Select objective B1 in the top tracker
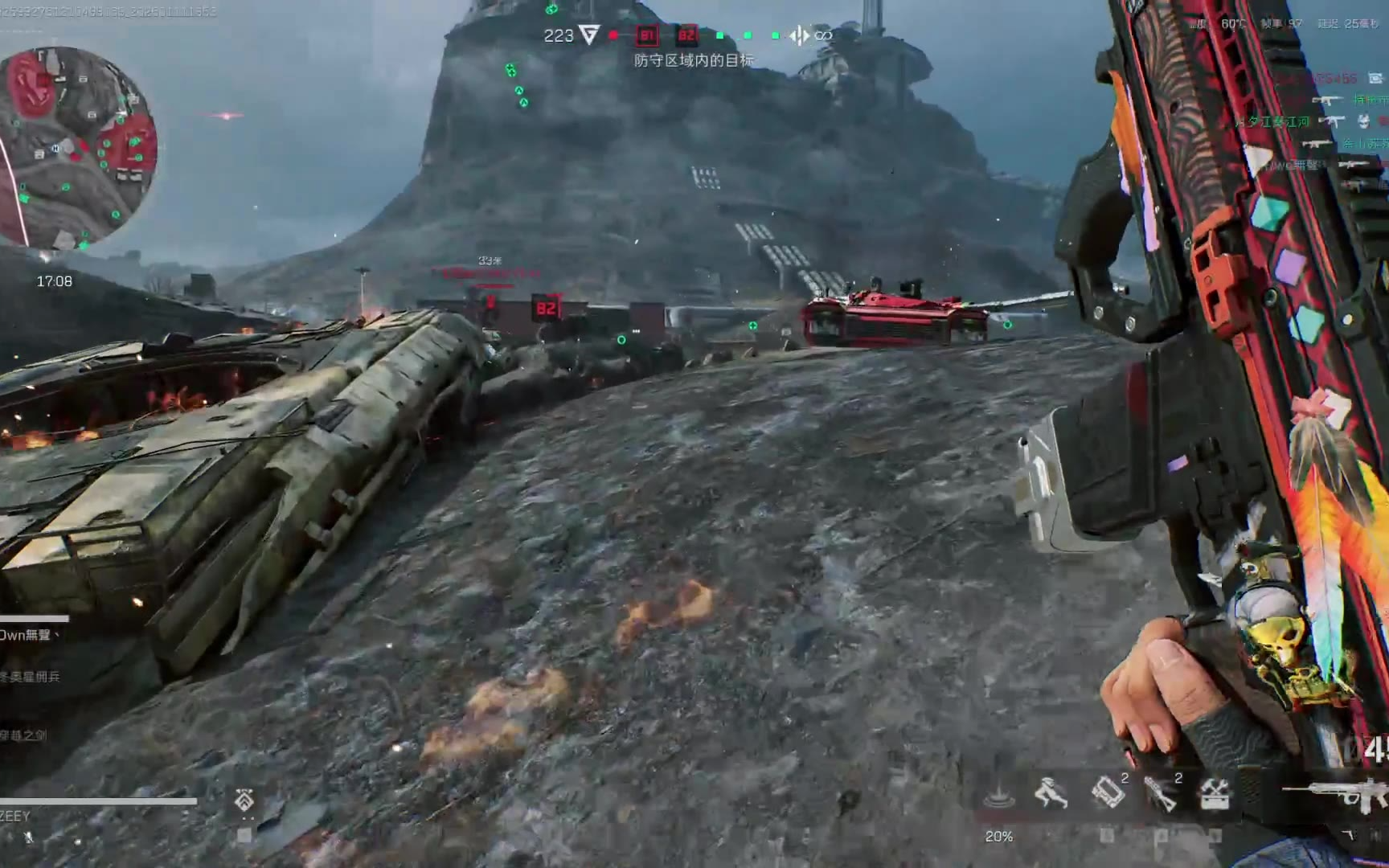 pyautogui.click(x=647, y=35)
